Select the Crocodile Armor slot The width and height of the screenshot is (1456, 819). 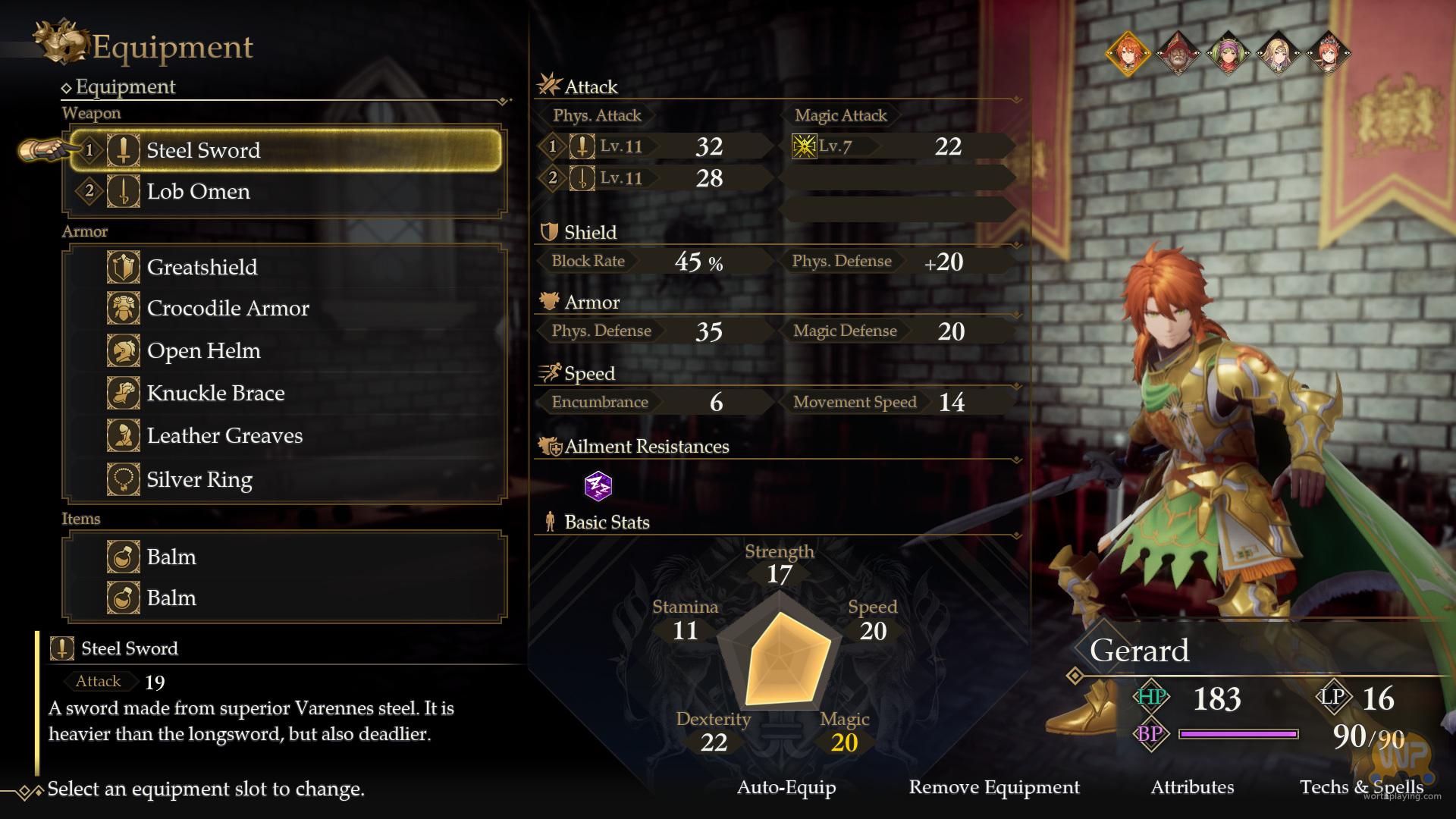point(285,309)
